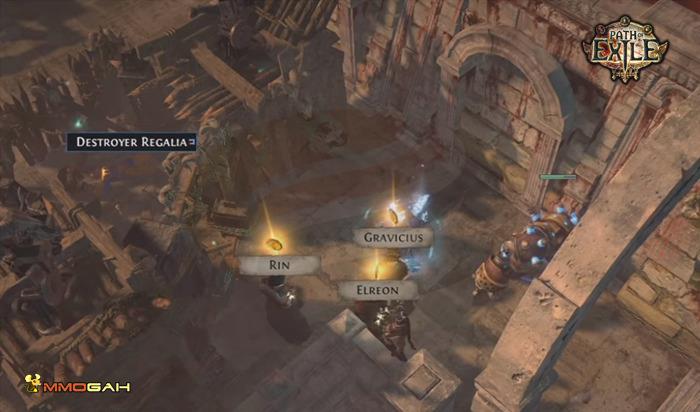Pick up the Destroyer Regalia item label
The height and width of the screenshot is (412, 700).
tap(131, 142)
